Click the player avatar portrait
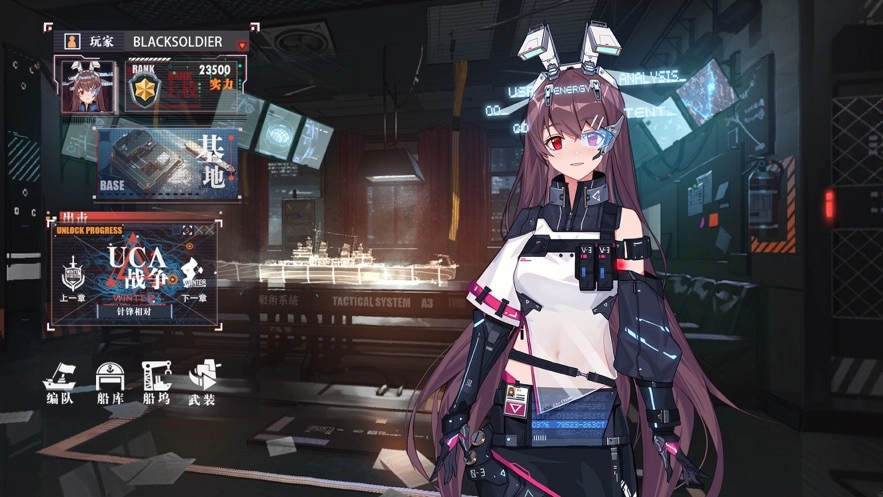 pos(86,83)
